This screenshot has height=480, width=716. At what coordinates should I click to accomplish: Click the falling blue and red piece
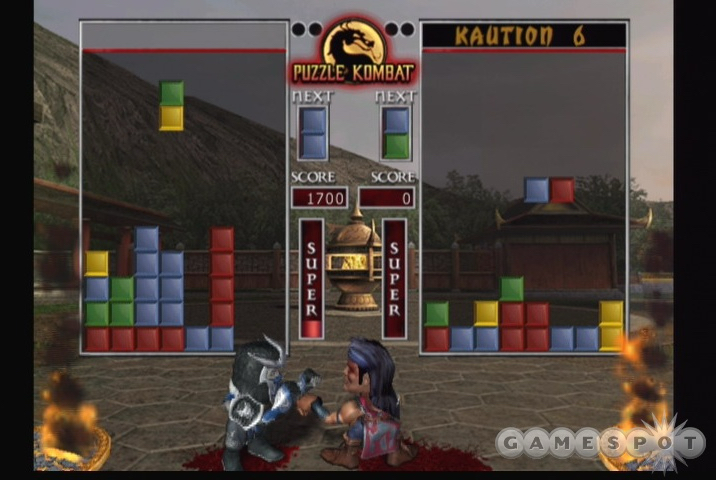(549, 190)
